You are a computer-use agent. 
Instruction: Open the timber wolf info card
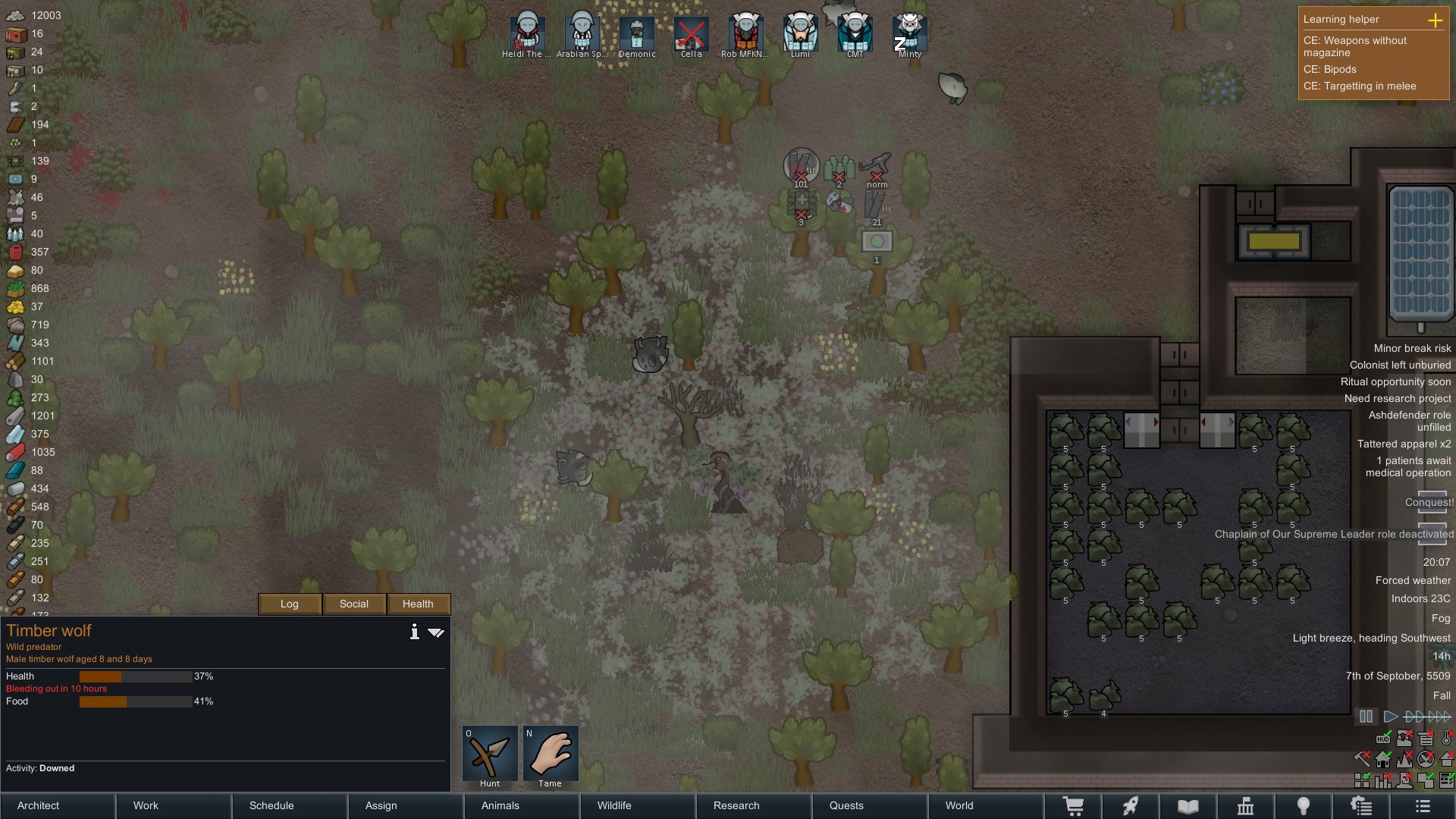(414, 632)
